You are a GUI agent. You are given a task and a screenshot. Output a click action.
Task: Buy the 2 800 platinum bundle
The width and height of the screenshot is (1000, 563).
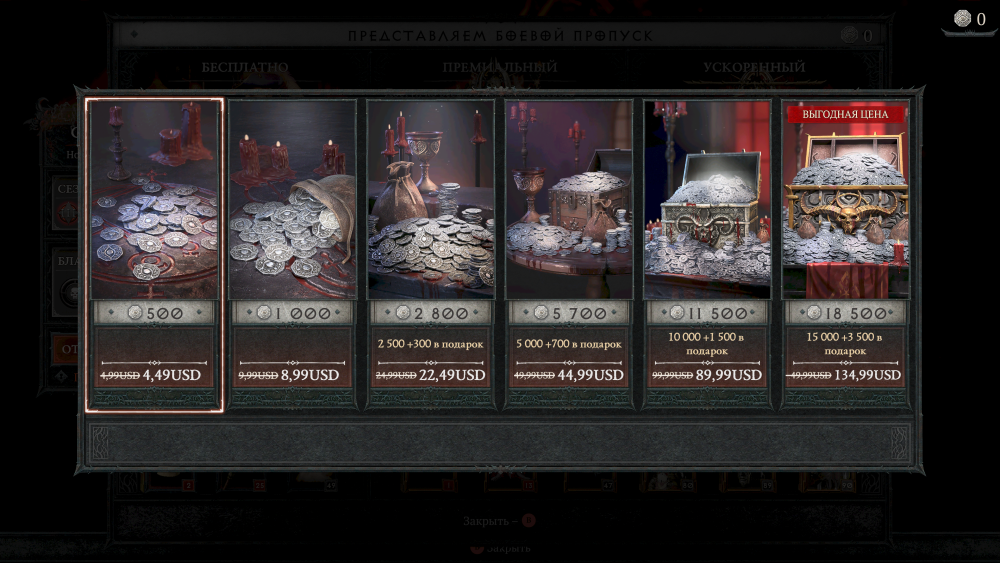click(430, 253)
